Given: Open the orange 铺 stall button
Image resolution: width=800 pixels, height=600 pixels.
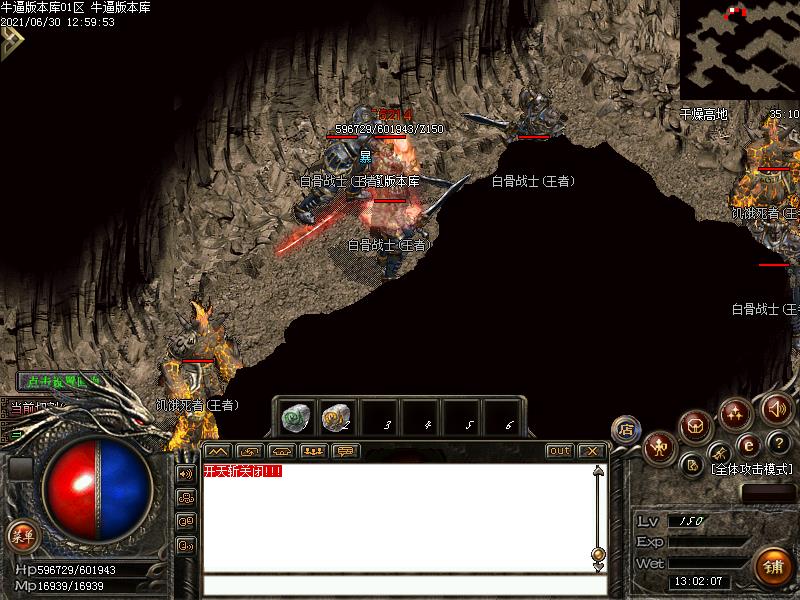Looking at the screenshot, I should click(773, 567).
